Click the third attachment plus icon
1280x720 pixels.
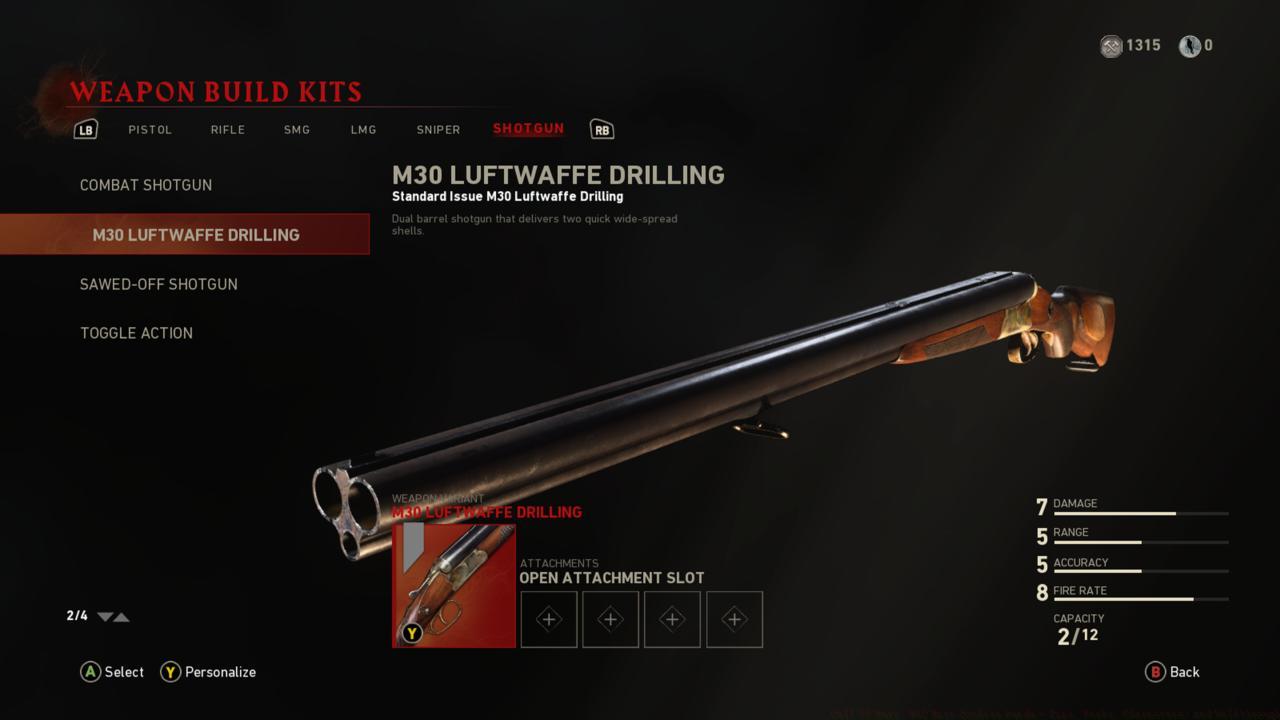(672, 619)
